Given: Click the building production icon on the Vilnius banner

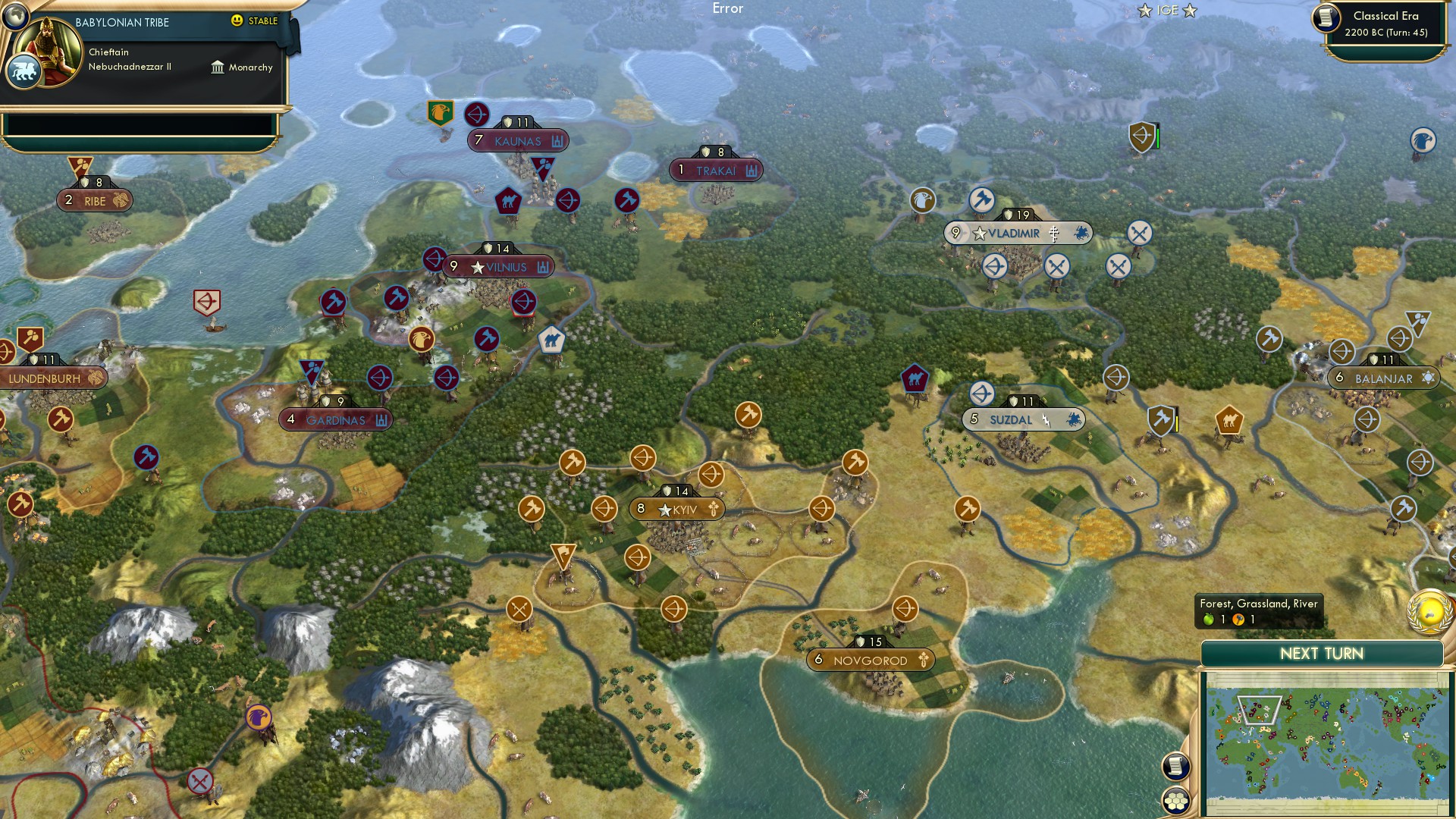Looking at the screenshot, I should click(x=544, y=267).
